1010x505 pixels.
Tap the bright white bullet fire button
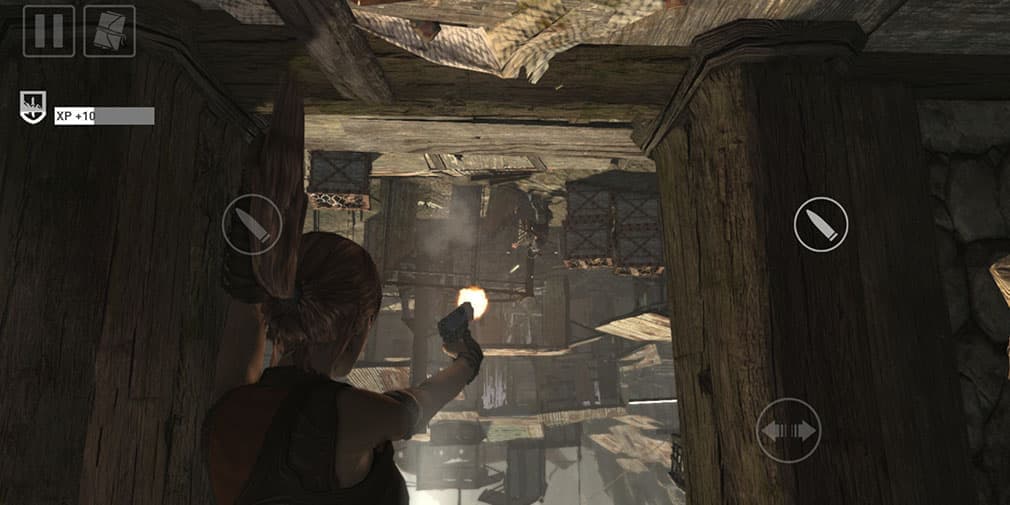click(x=821, y=224)
